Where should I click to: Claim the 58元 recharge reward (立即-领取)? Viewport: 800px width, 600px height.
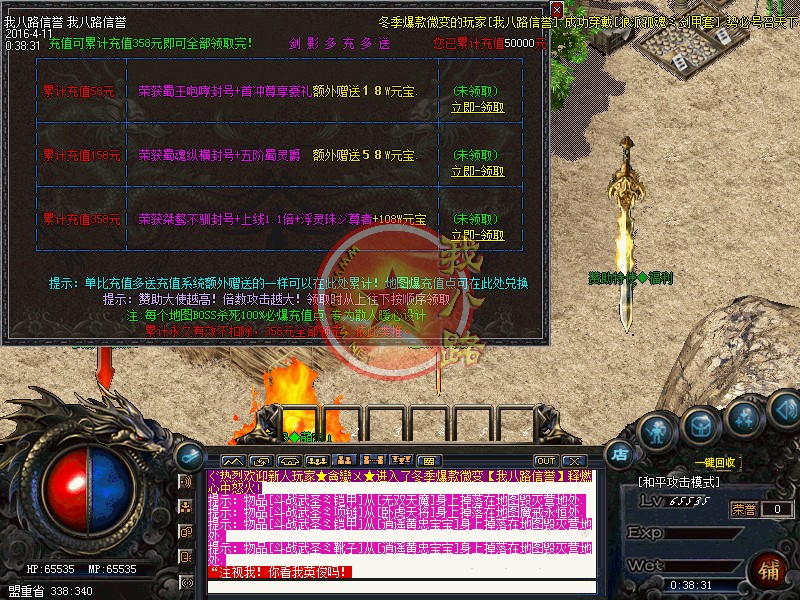pyautogui.click(x=477, y=107)
